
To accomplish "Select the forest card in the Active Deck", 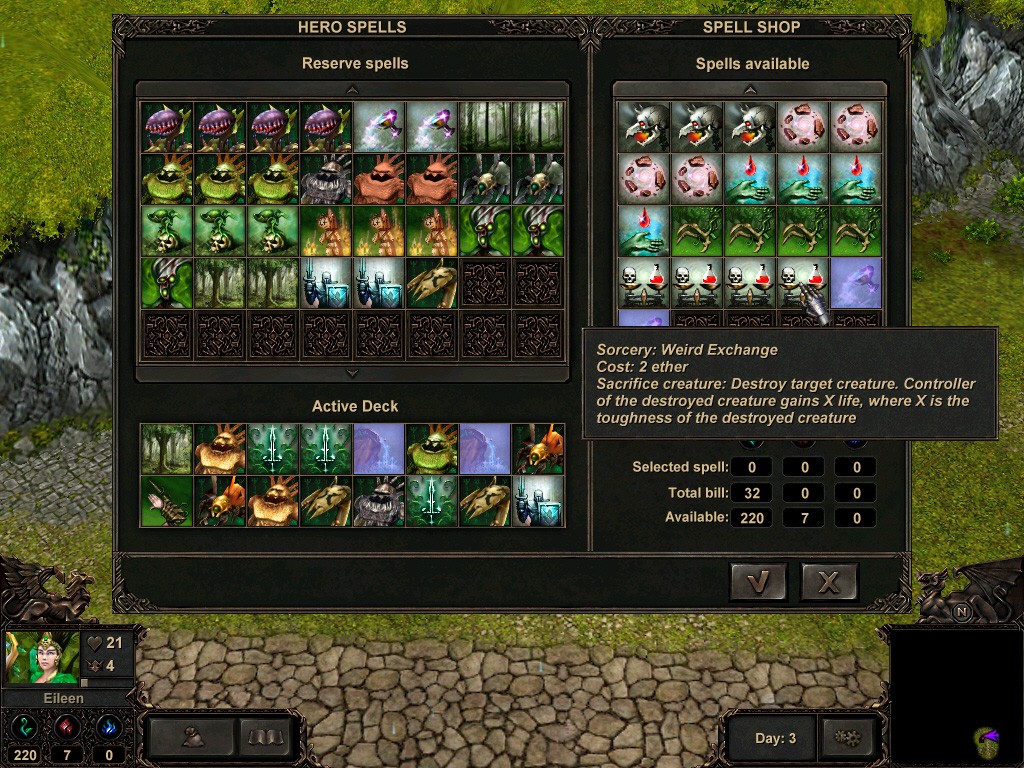I will click(165, 449).
